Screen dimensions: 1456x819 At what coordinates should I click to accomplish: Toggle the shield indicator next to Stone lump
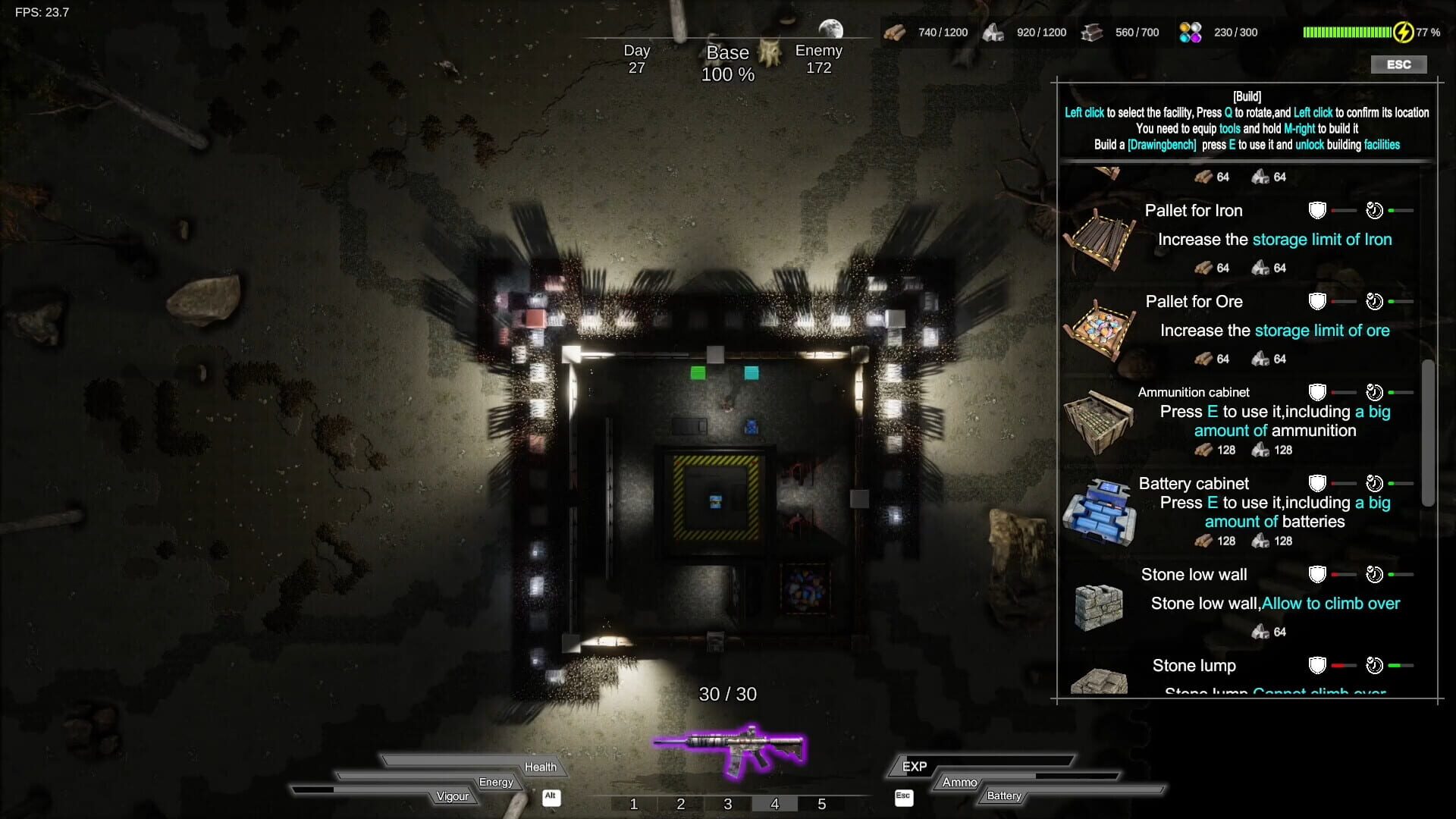tap(1317, 666)
